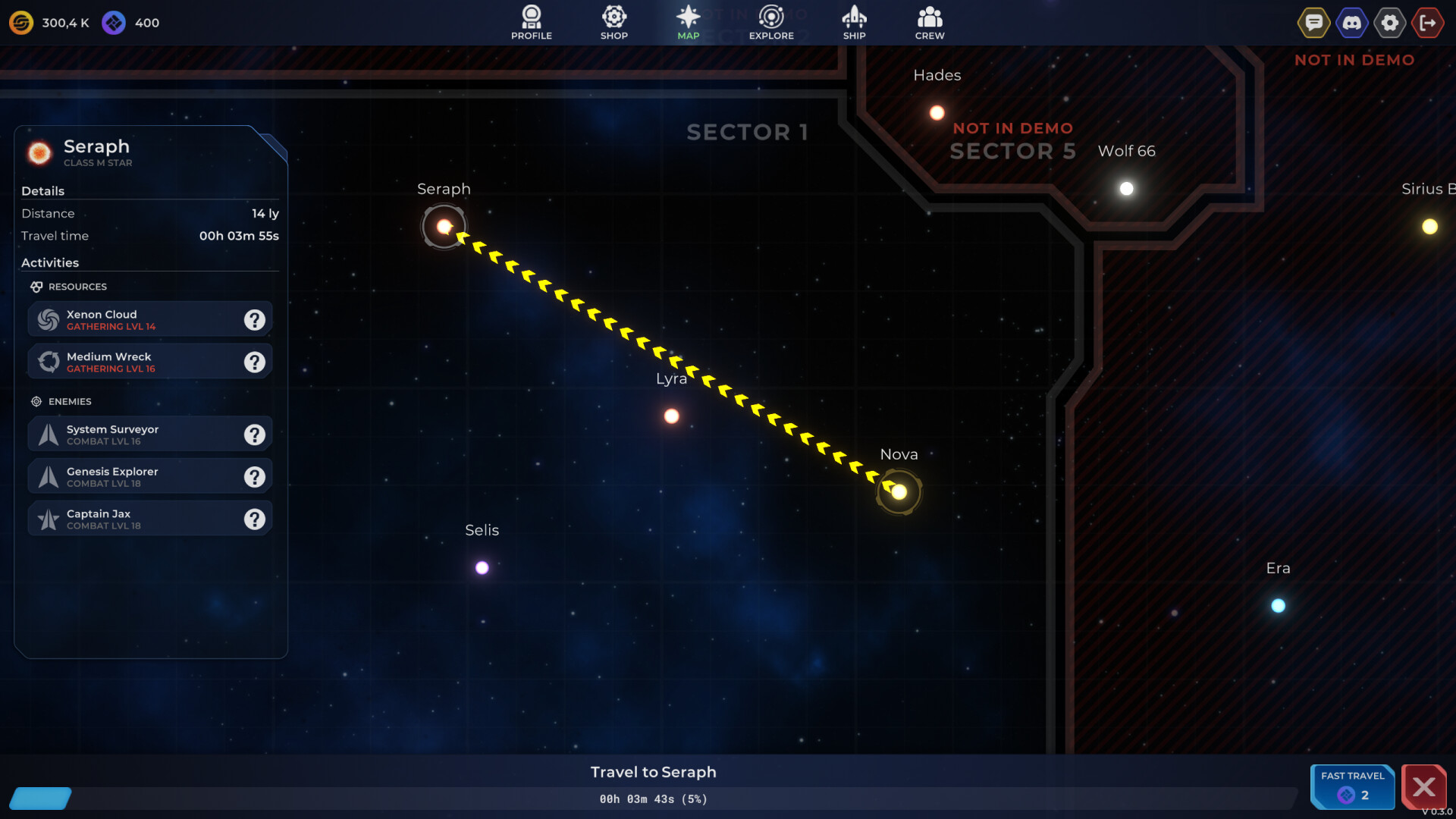Open the Shop
The width and height of the screenshot is (1456, 819).
pyautogui.click(x=614, y=21)
